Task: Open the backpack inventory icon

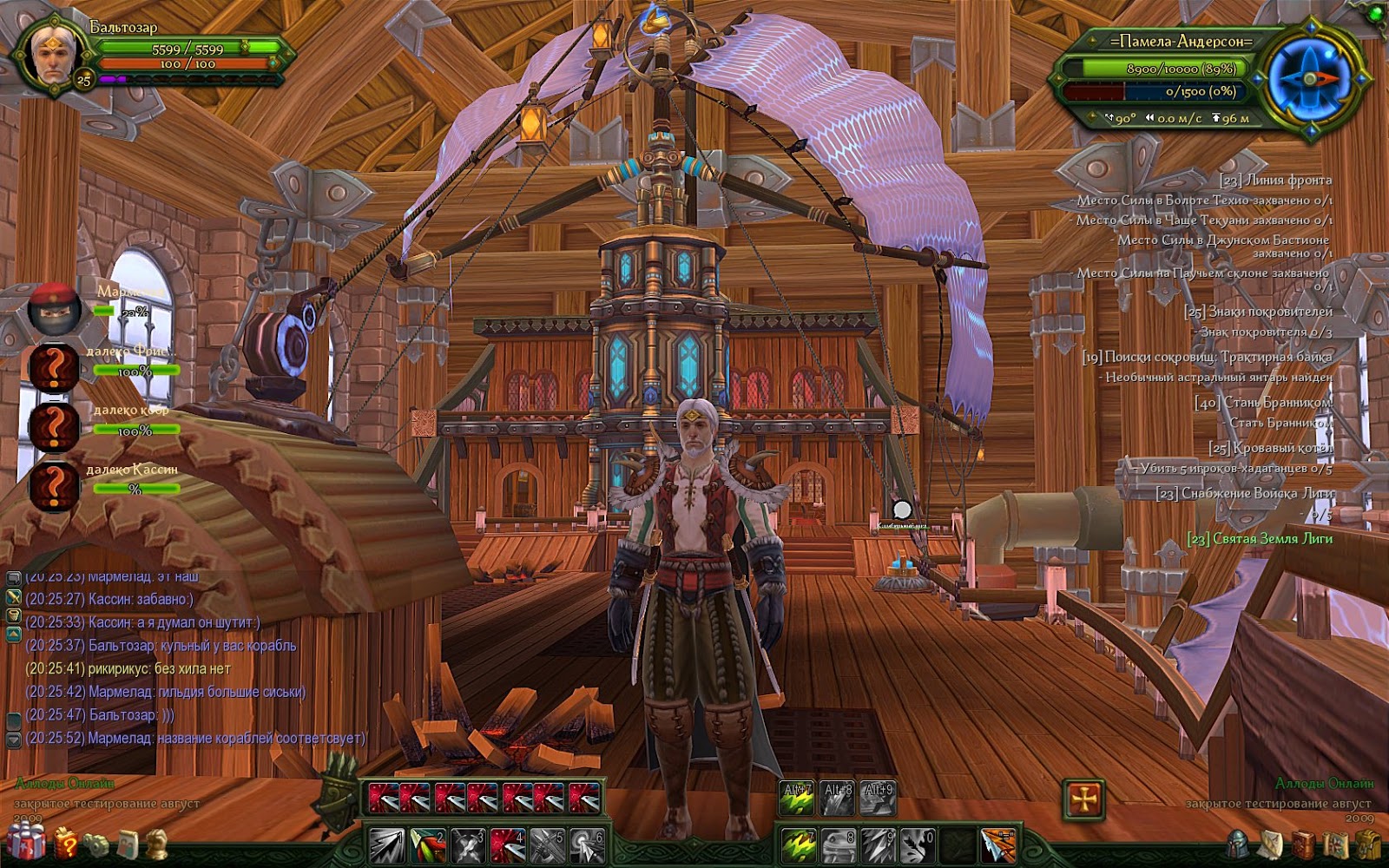Action: click(x=1369, y=844)
